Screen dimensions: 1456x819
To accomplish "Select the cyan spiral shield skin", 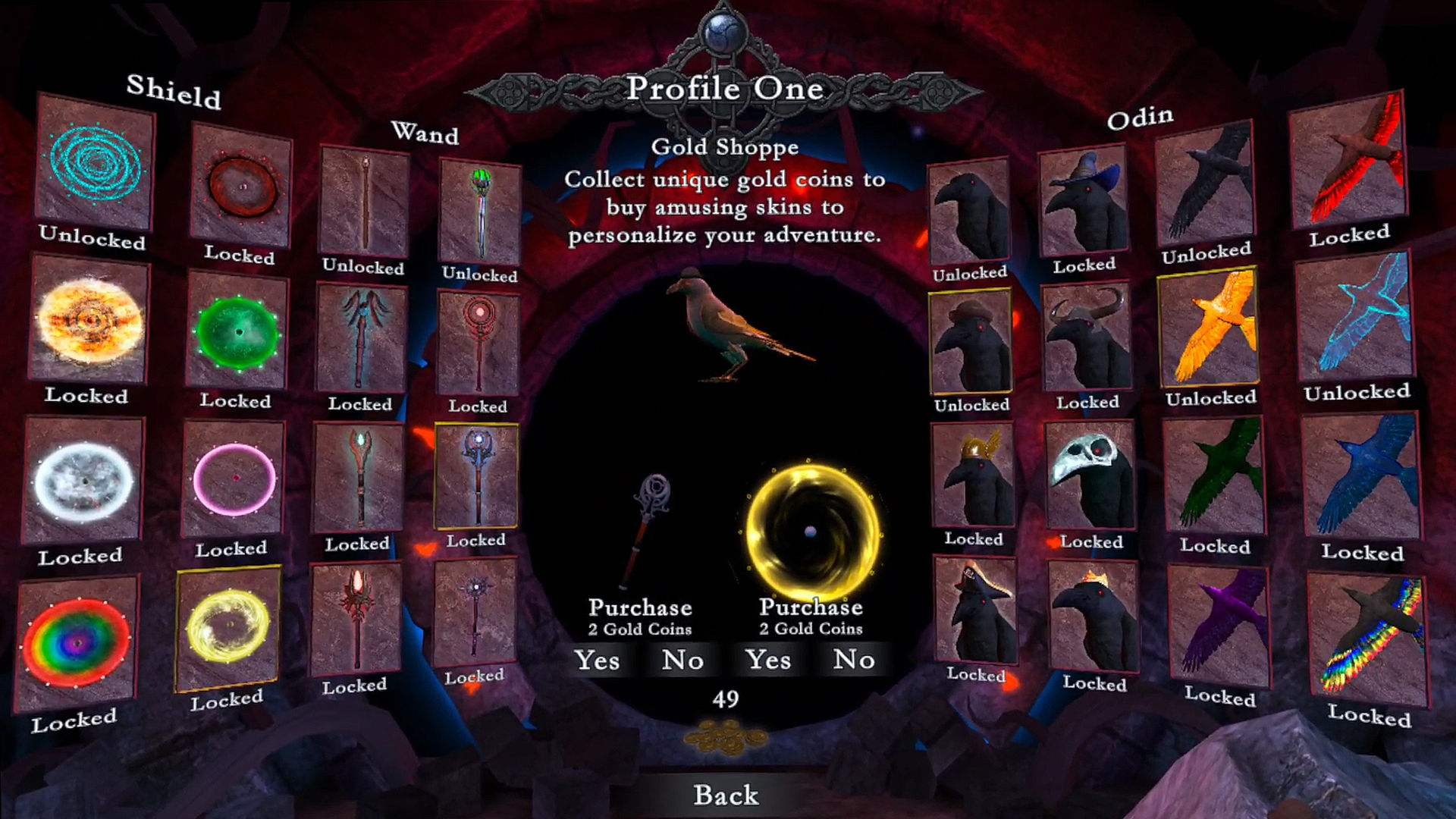I will 96,162.
